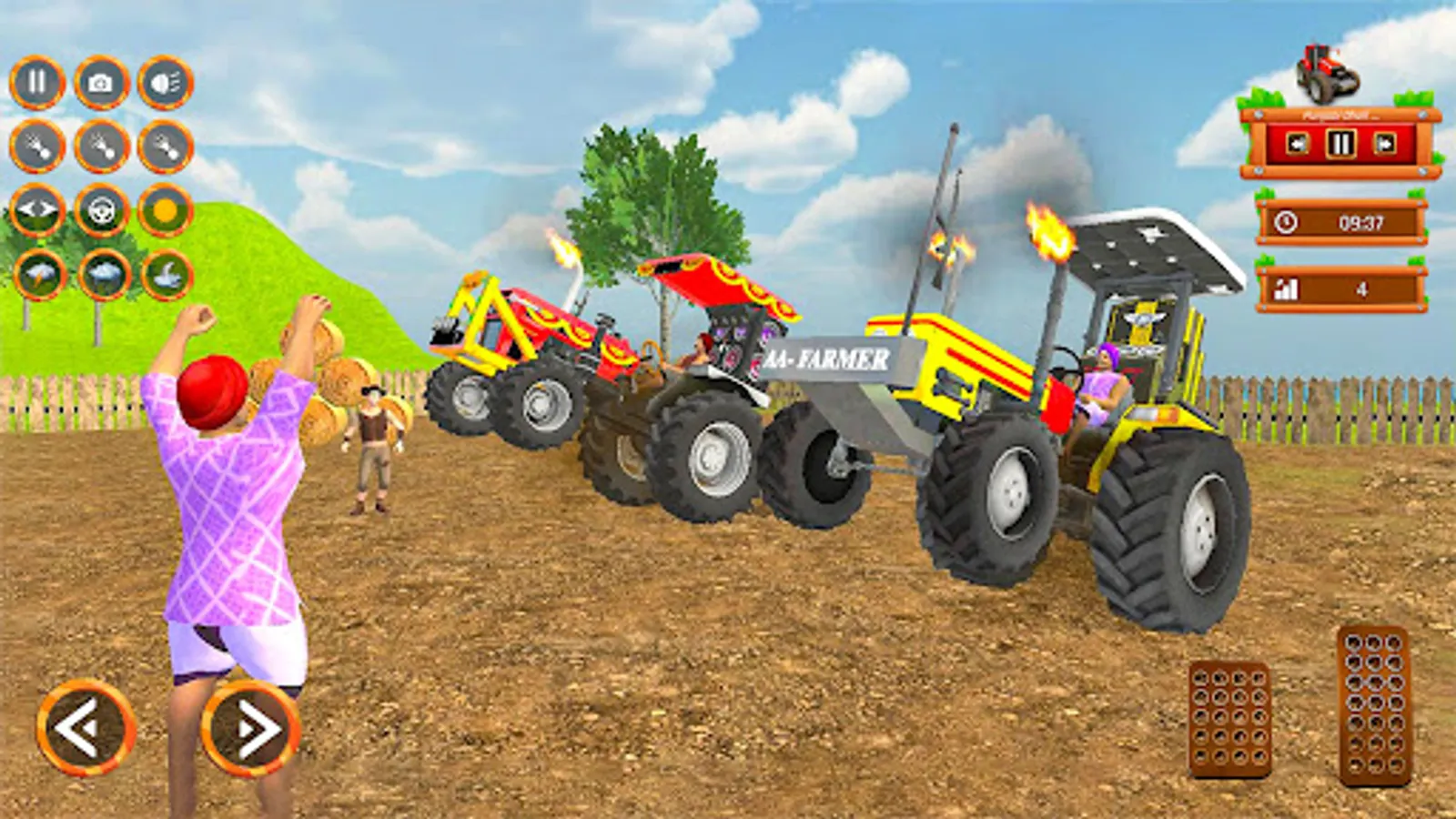Activate the third firework effect icon

(x=164, y=146)
